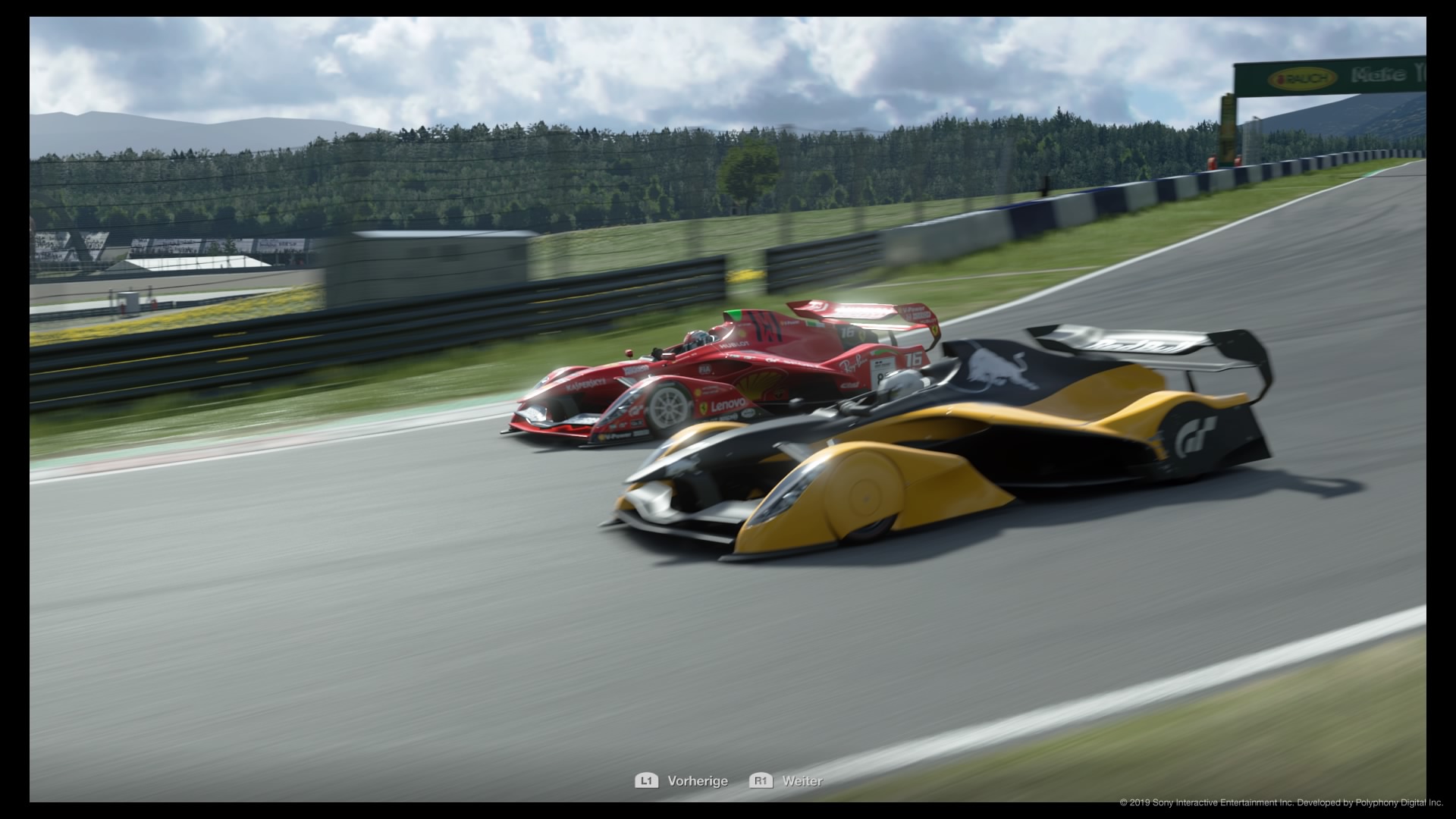Click the Lenovo sponsor logo
Viewport: 1456px width, 819px height.
[x=727, y=406]
